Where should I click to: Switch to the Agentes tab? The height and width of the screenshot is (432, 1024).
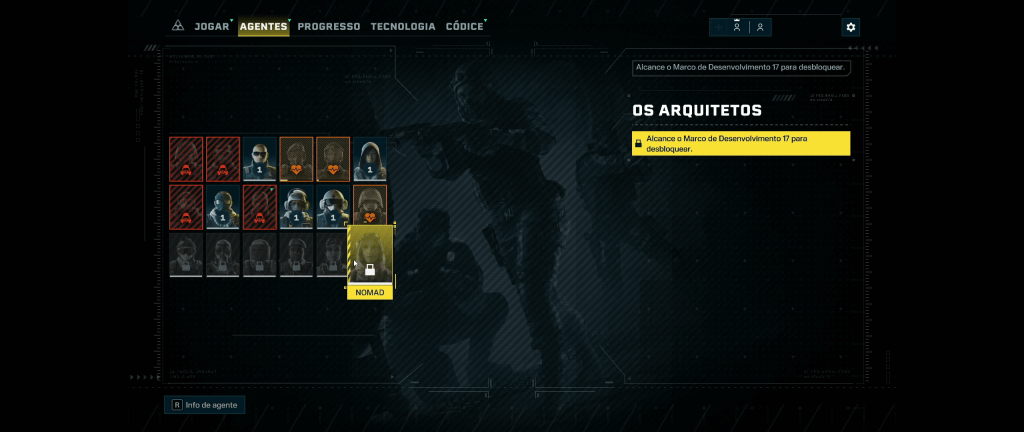(264, 27)
